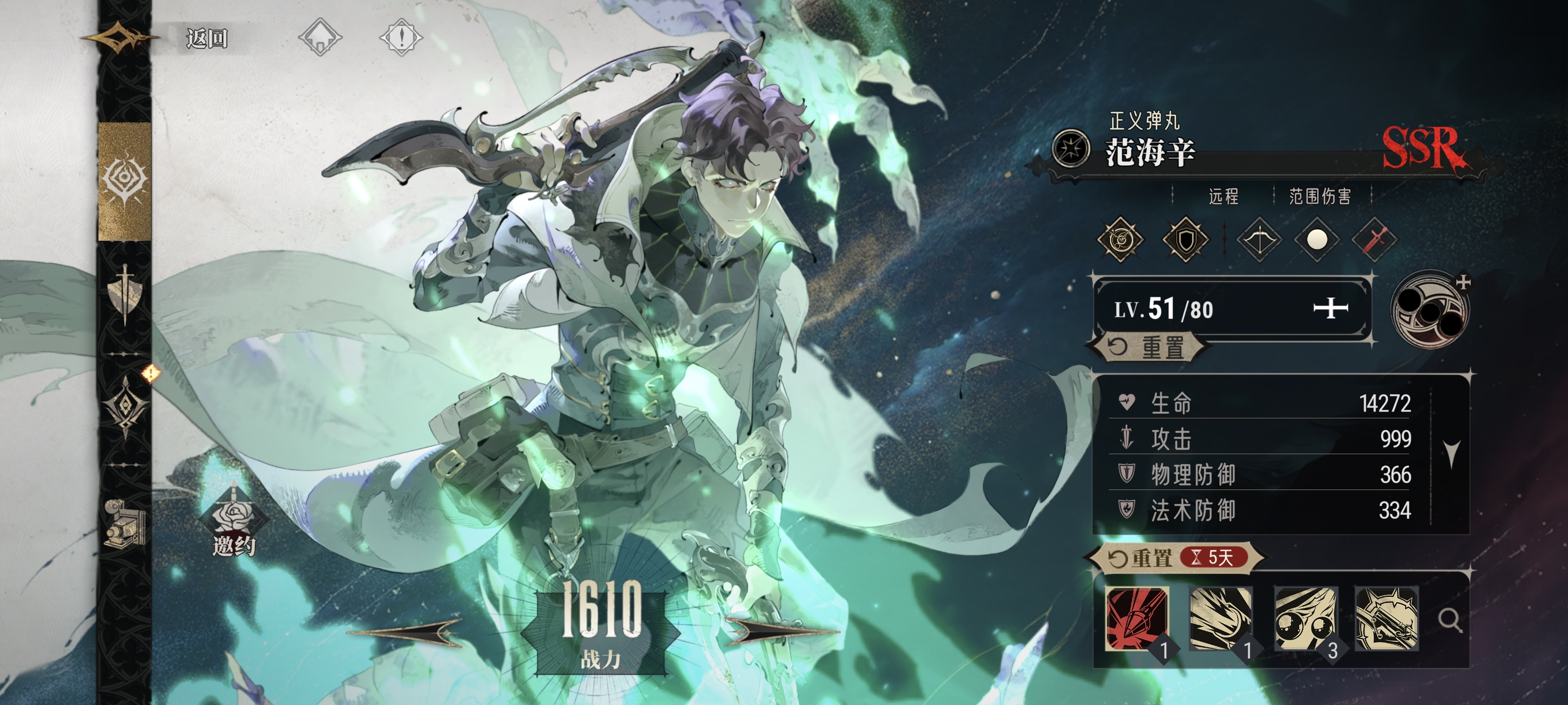Select the red arrow skill icon

pyautogui.click(x=1137, y=619)
